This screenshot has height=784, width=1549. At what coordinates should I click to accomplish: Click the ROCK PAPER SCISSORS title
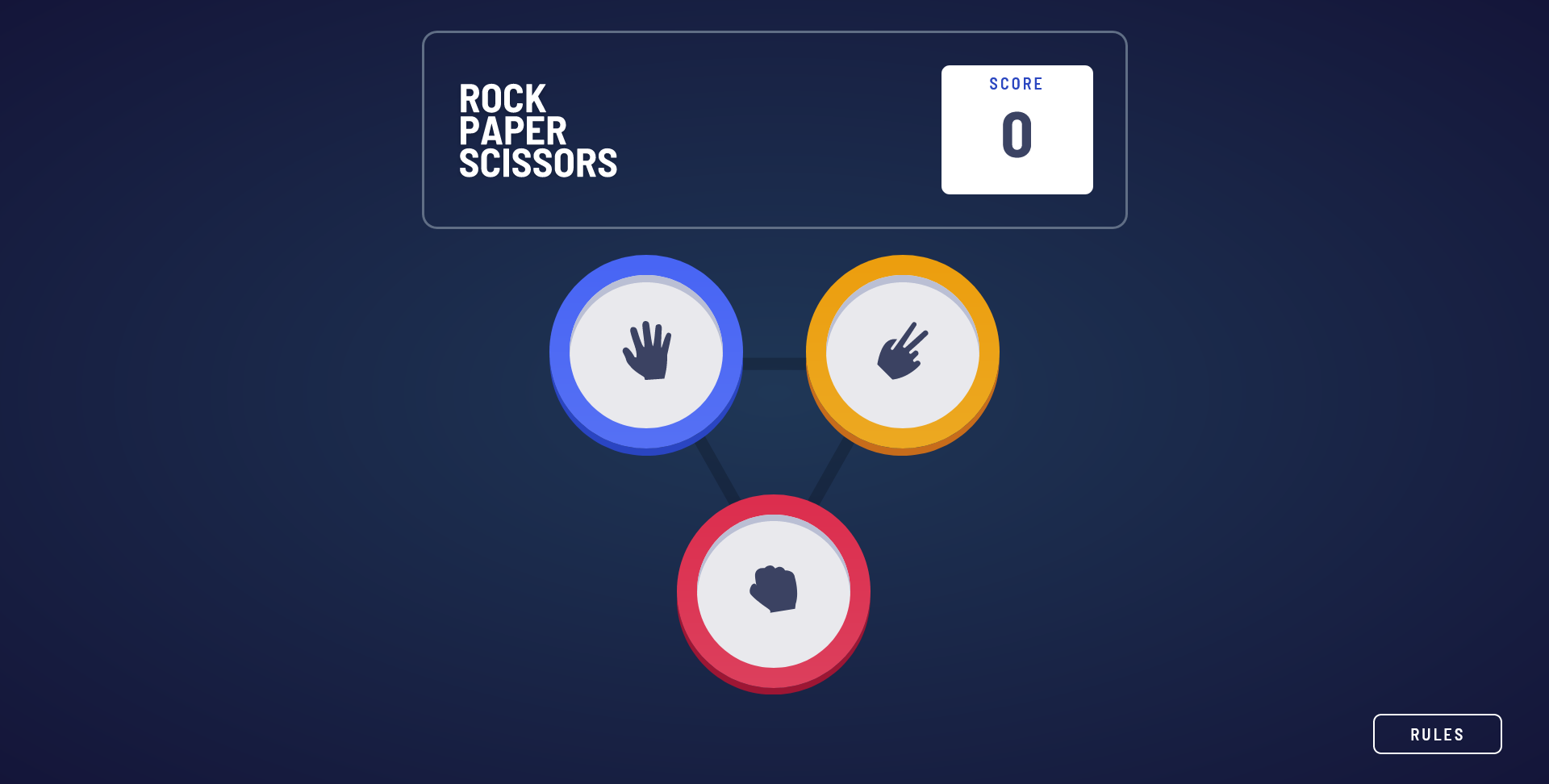[x=538, y=131]
